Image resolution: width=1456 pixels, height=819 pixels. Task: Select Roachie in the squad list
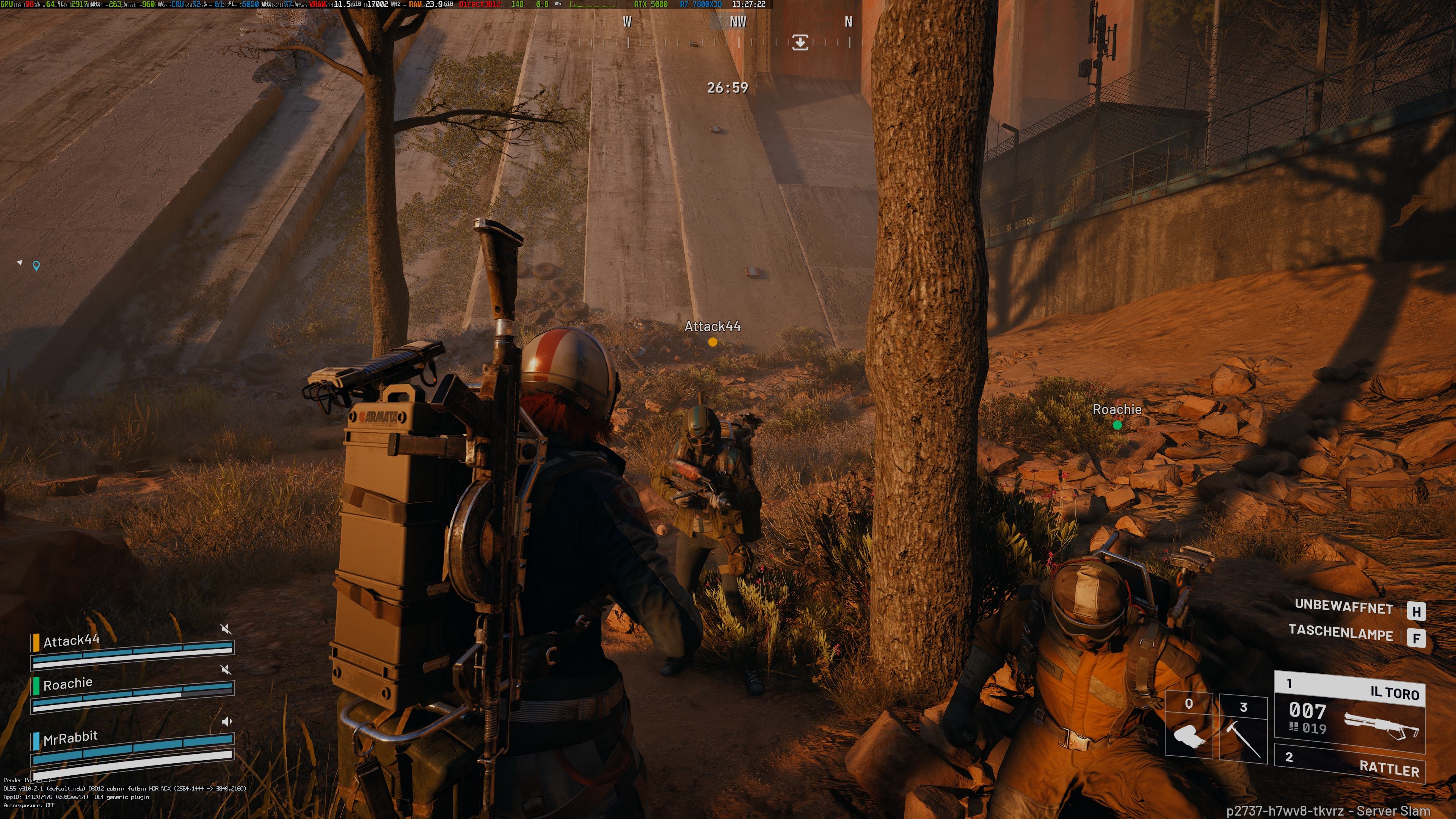tap(68, 684)
